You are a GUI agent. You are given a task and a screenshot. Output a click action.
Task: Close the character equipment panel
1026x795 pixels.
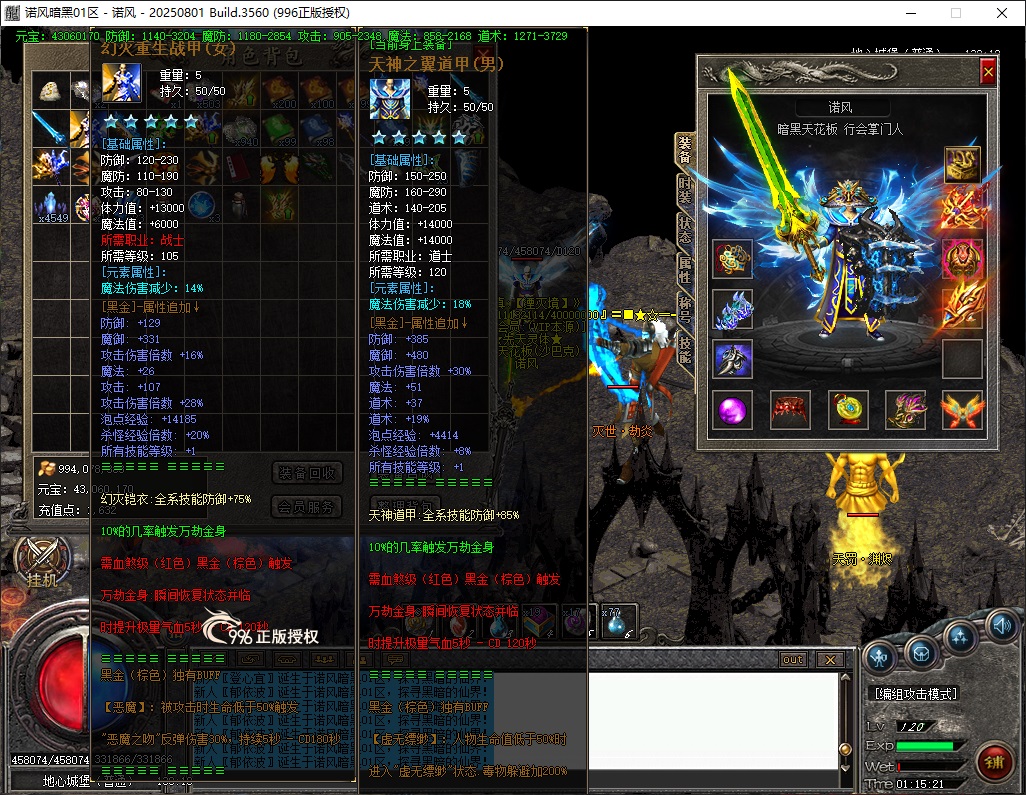pos(988,72)
